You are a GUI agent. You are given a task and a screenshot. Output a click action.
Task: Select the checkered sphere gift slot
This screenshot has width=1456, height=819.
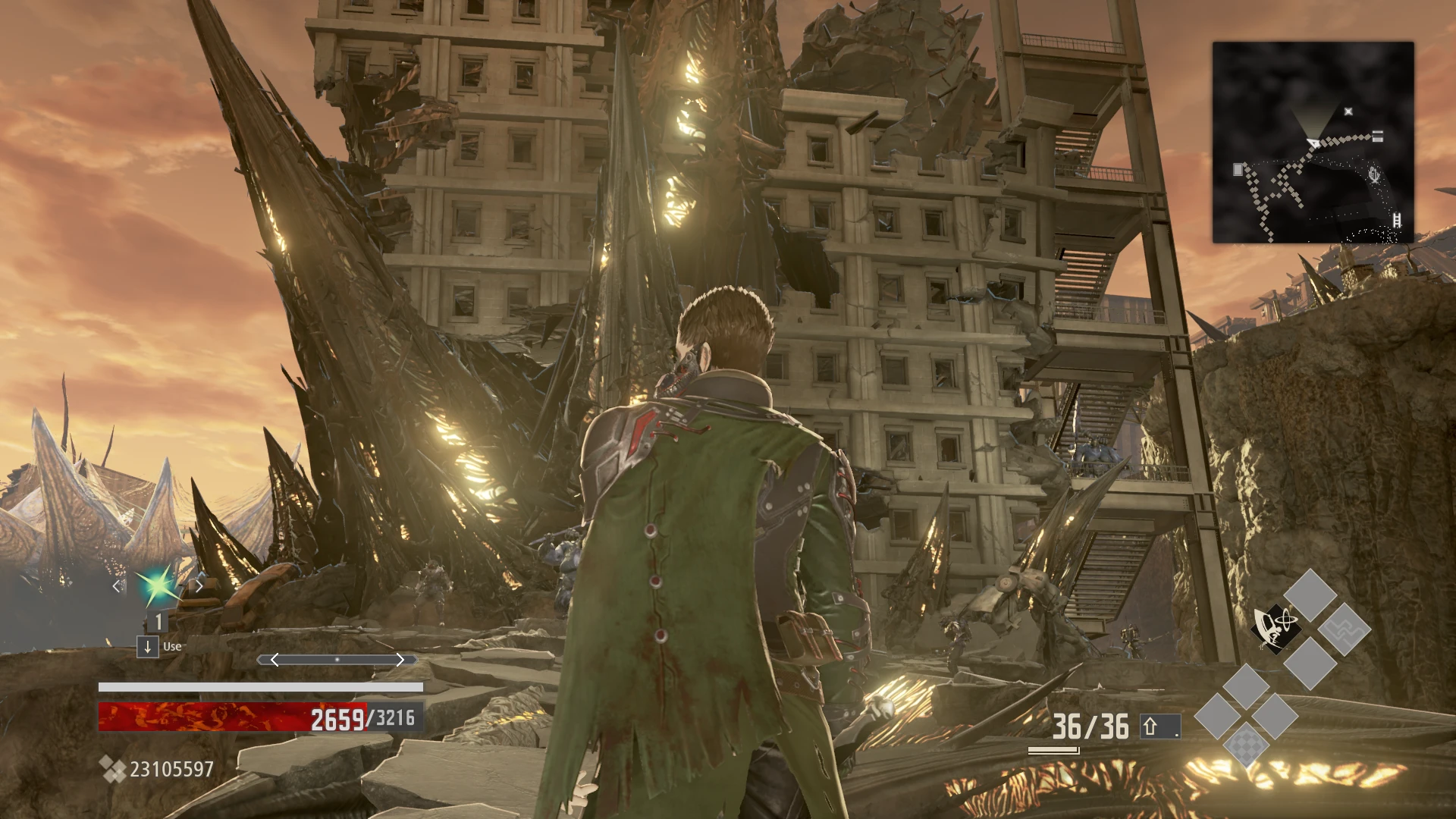1244,745
